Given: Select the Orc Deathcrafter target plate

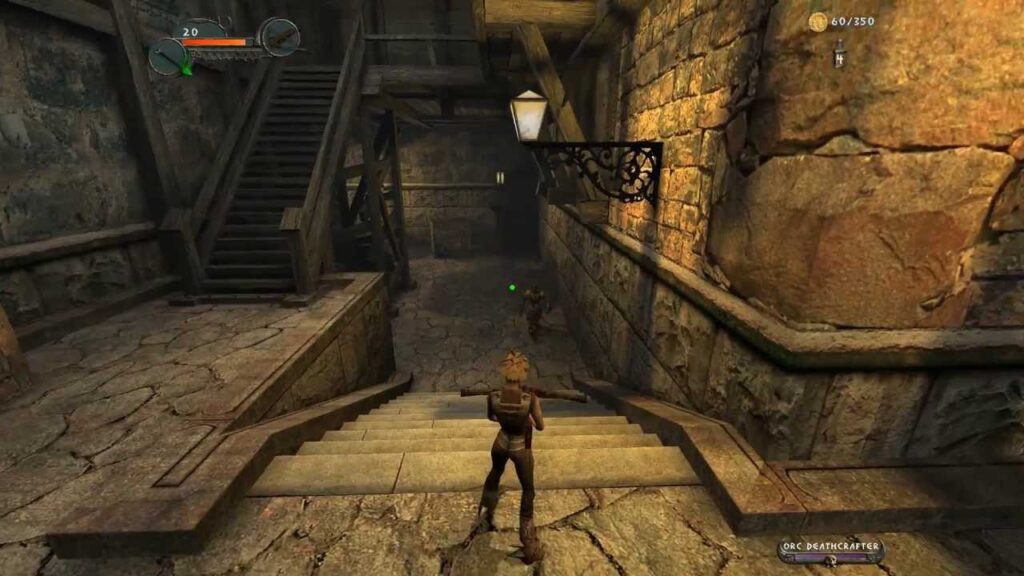Looking at the screenshot, I should tap(830, 549).
